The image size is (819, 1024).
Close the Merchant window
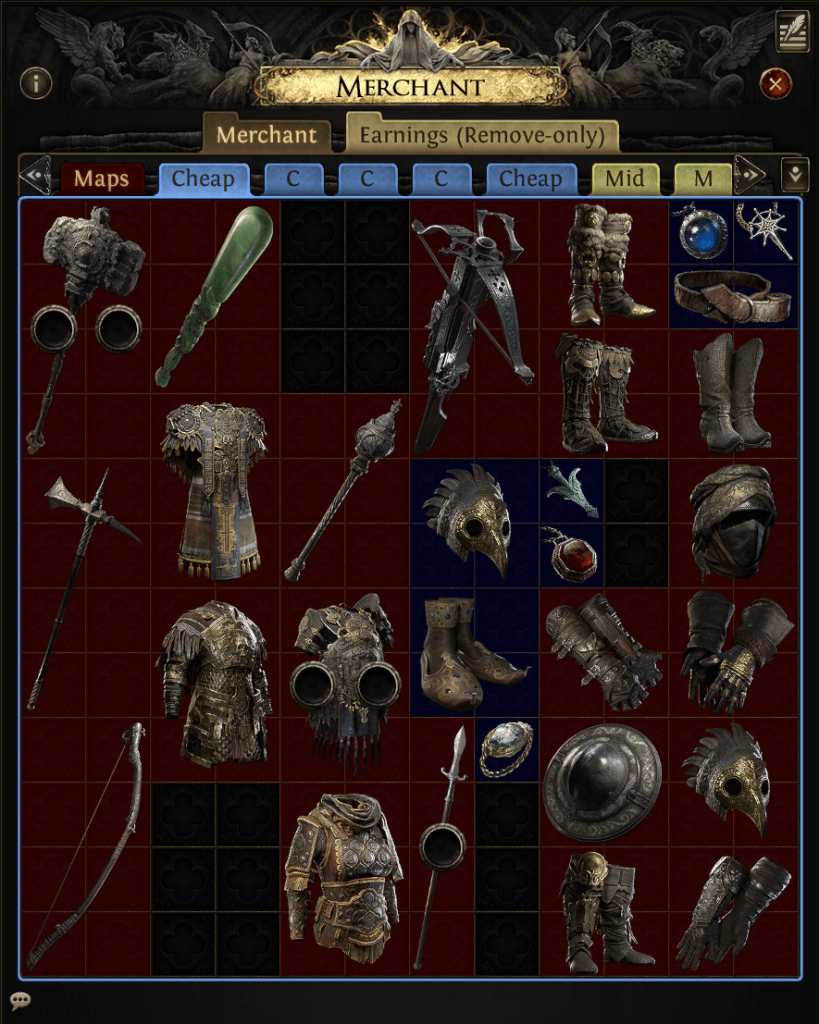[775, 83]
